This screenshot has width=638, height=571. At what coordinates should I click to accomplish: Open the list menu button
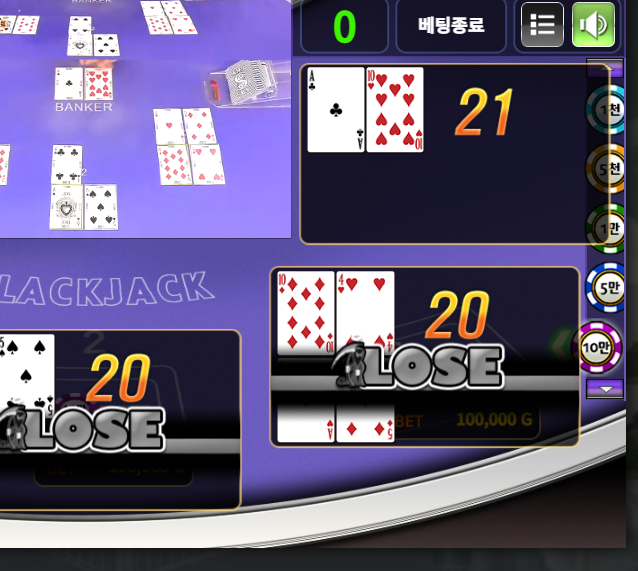pos(542,25)
